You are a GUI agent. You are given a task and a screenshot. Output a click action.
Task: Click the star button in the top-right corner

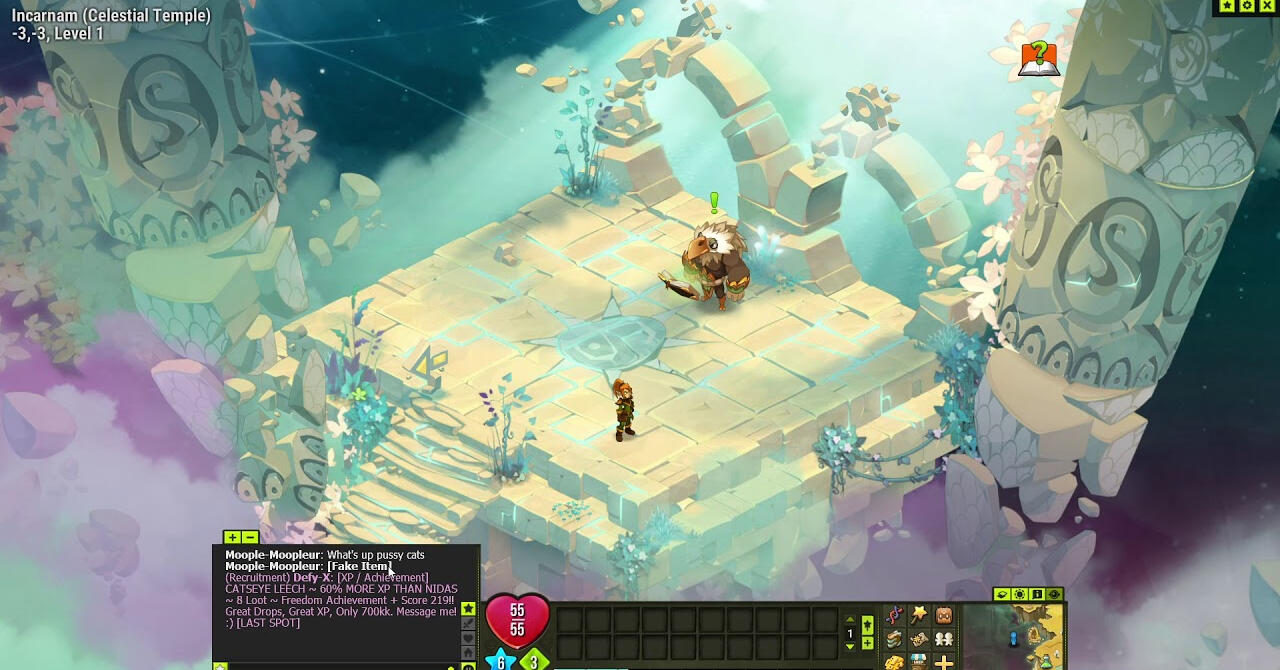[x=1227, y=6]
